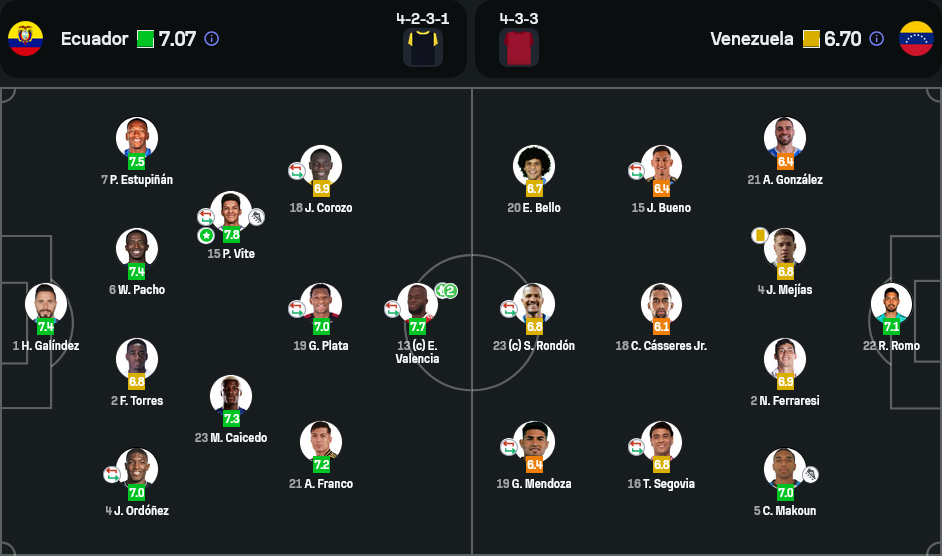Open the Ecuador team rating info icon

[212, 39]
